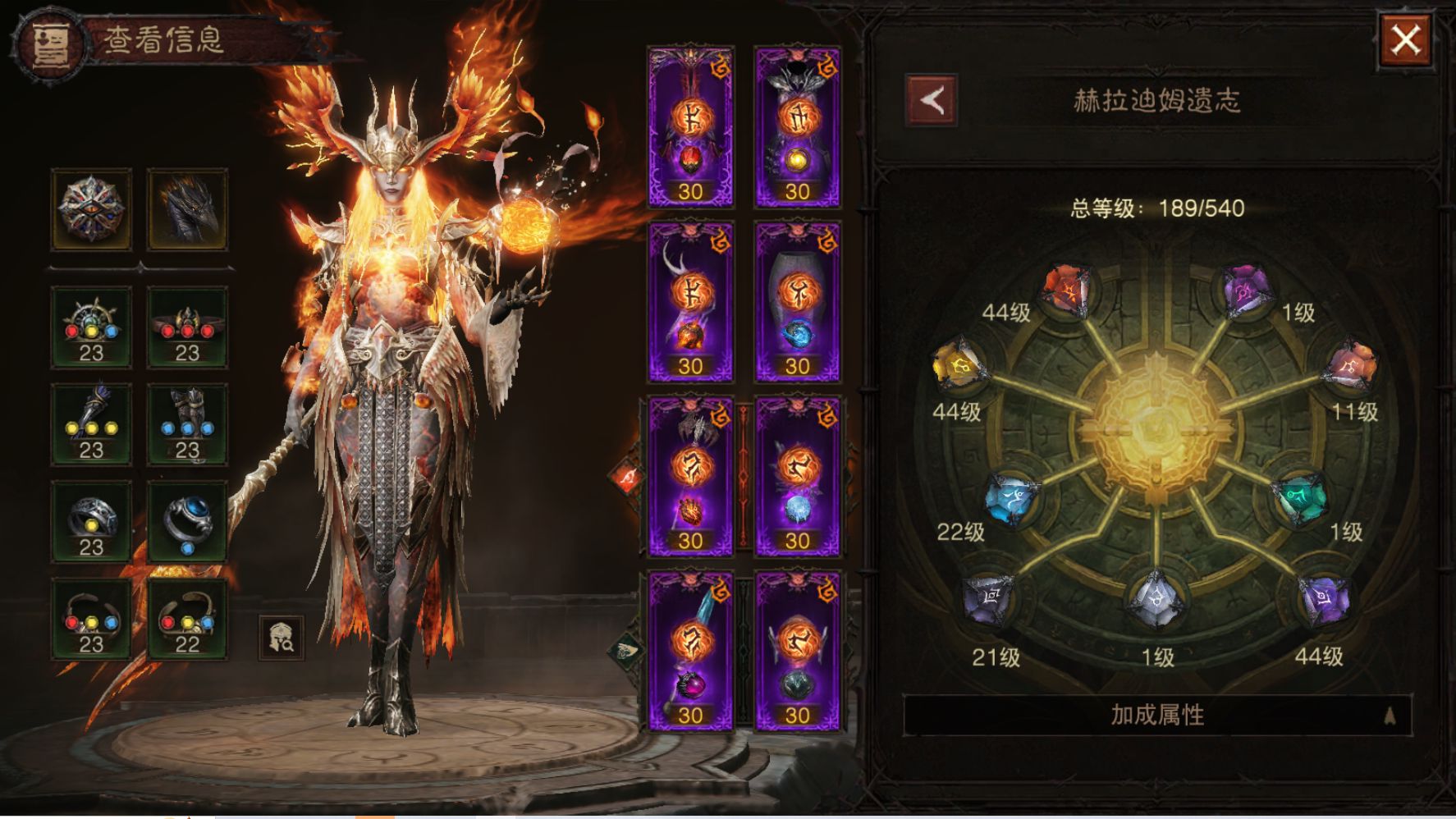The width and height of the screenshot is (1456, 819).
Task: Open the round eye emblem equipment slot
Action: pos(91,209)
